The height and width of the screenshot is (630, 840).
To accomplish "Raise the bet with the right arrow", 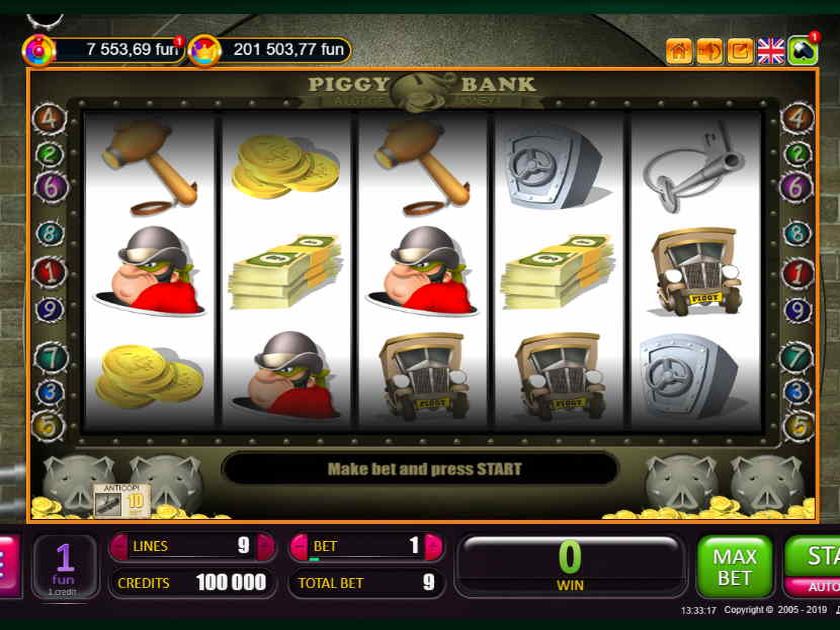I will [433, 546].
